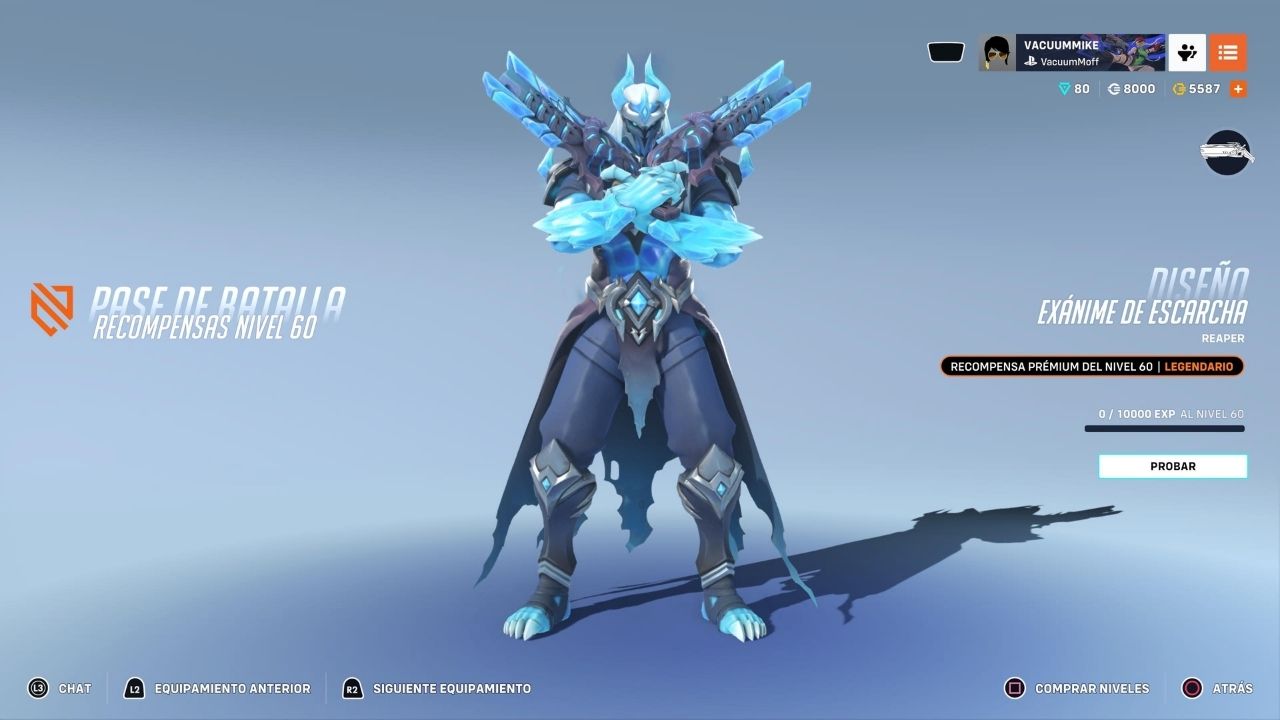Select Comprar Niveles option

(x=1077, y=688)
